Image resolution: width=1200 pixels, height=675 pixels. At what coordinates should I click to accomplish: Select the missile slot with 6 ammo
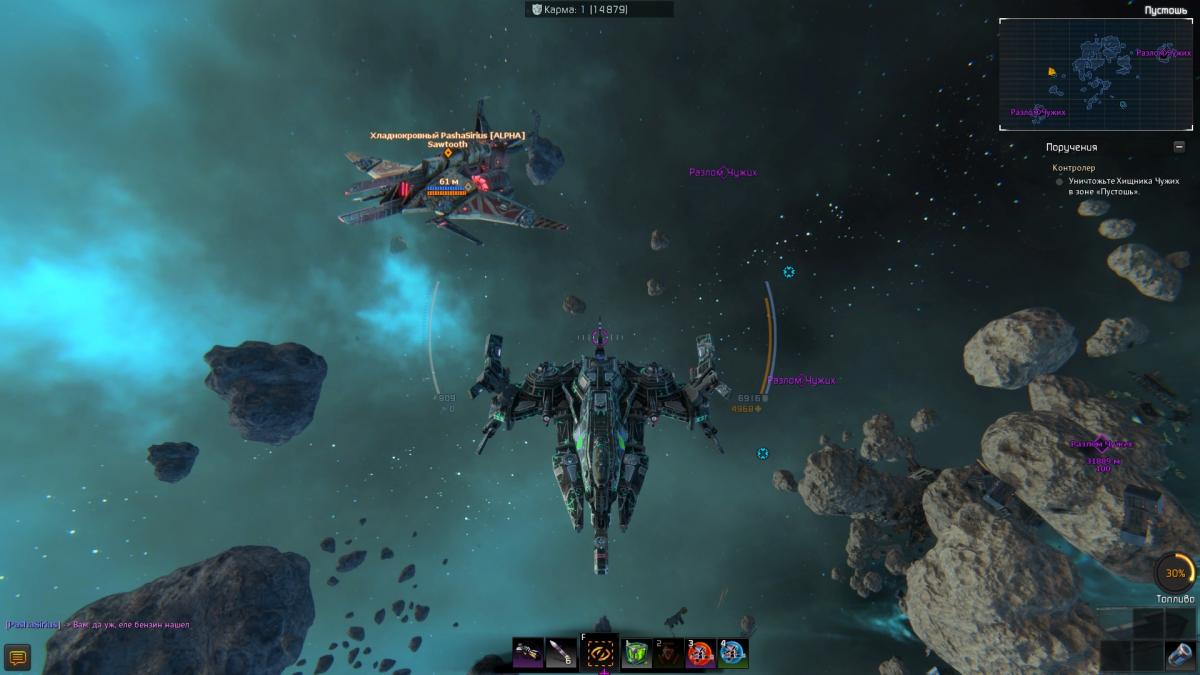click(x=562, y=653)
